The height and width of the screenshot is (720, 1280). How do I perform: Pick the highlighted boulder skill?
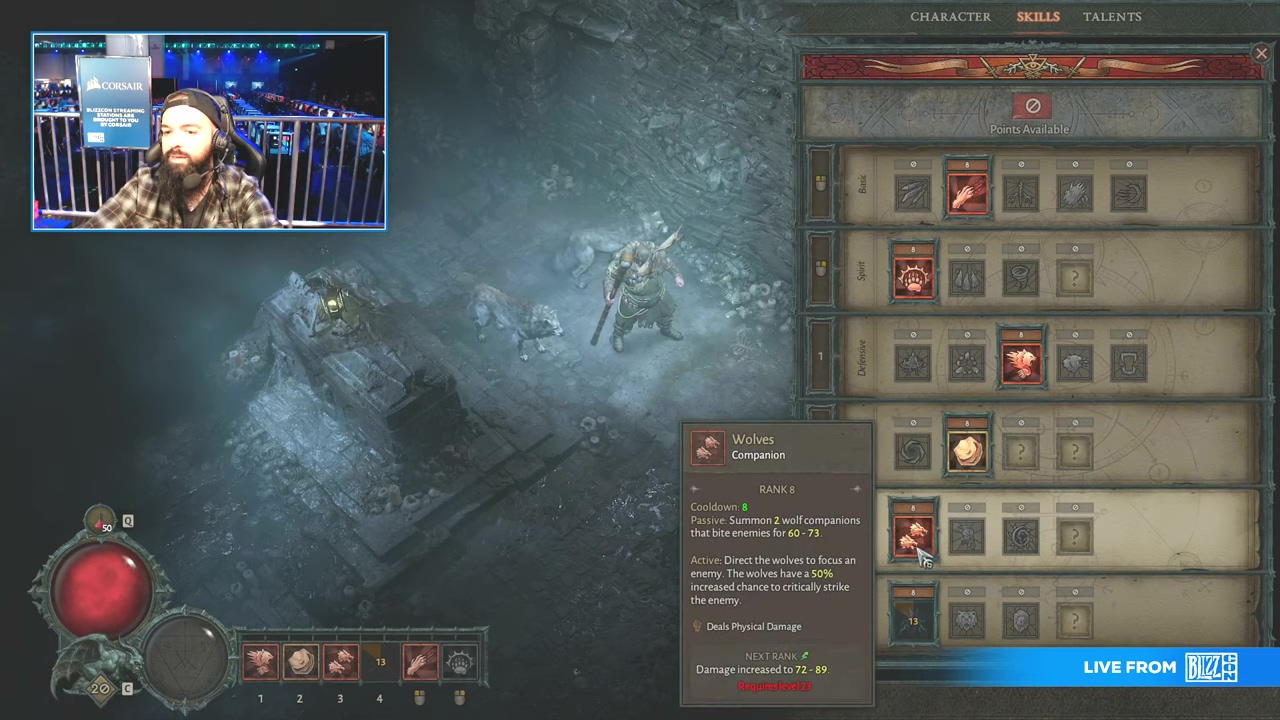click(967, 451)
